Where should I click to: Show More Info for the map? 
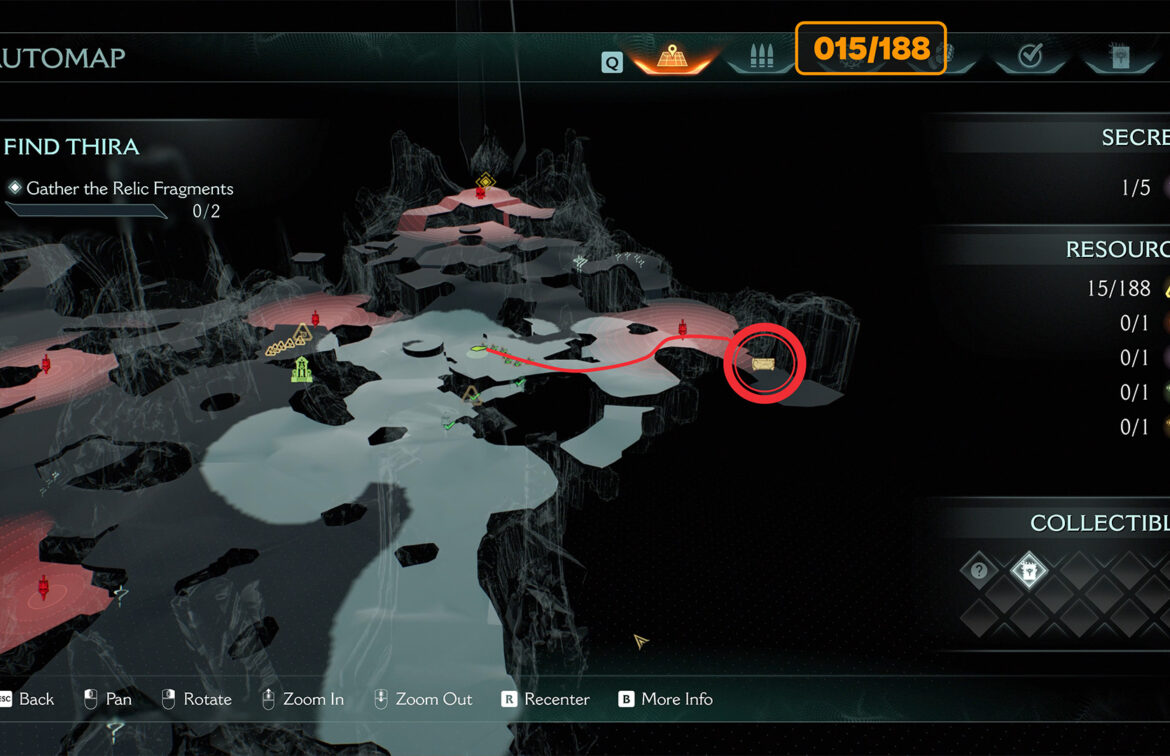tap(665, 699)
